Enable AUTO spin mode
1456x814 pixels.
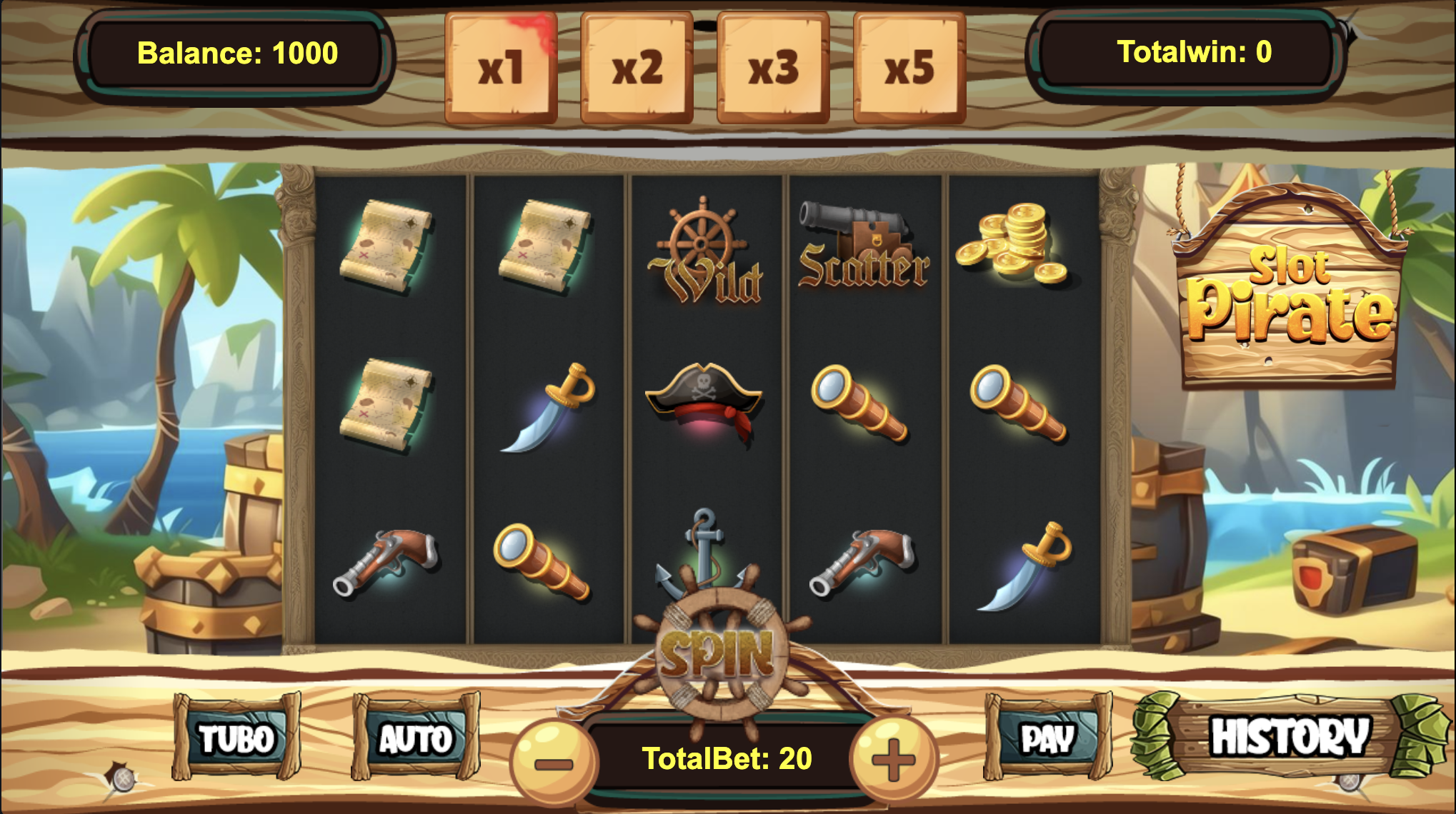tap(416, 738)
